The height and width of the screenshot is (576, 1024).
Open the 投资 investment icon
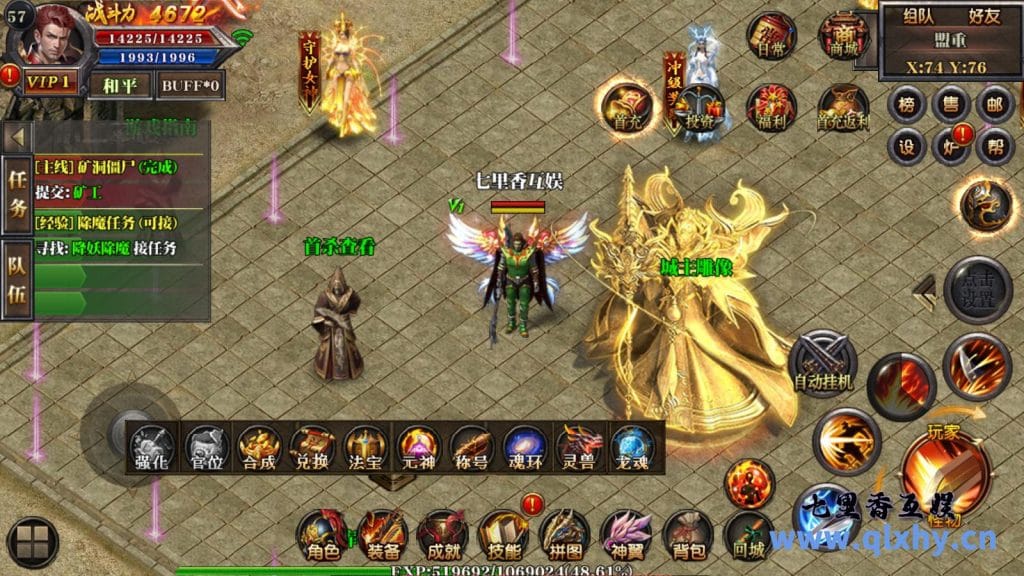pyautogui.click(x=699, y=108)
